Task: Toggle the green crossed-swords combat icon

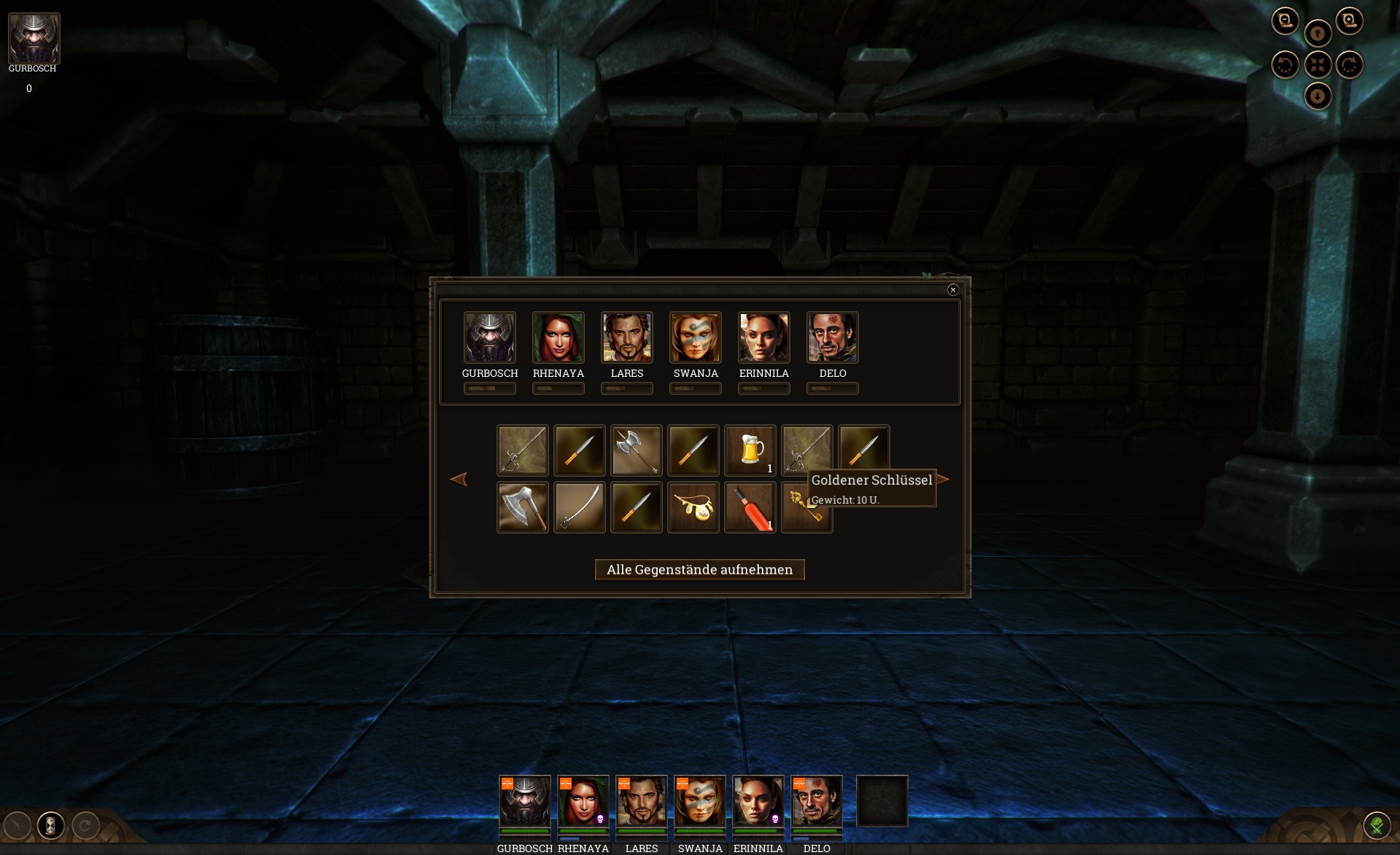Action: (1377, 825)
